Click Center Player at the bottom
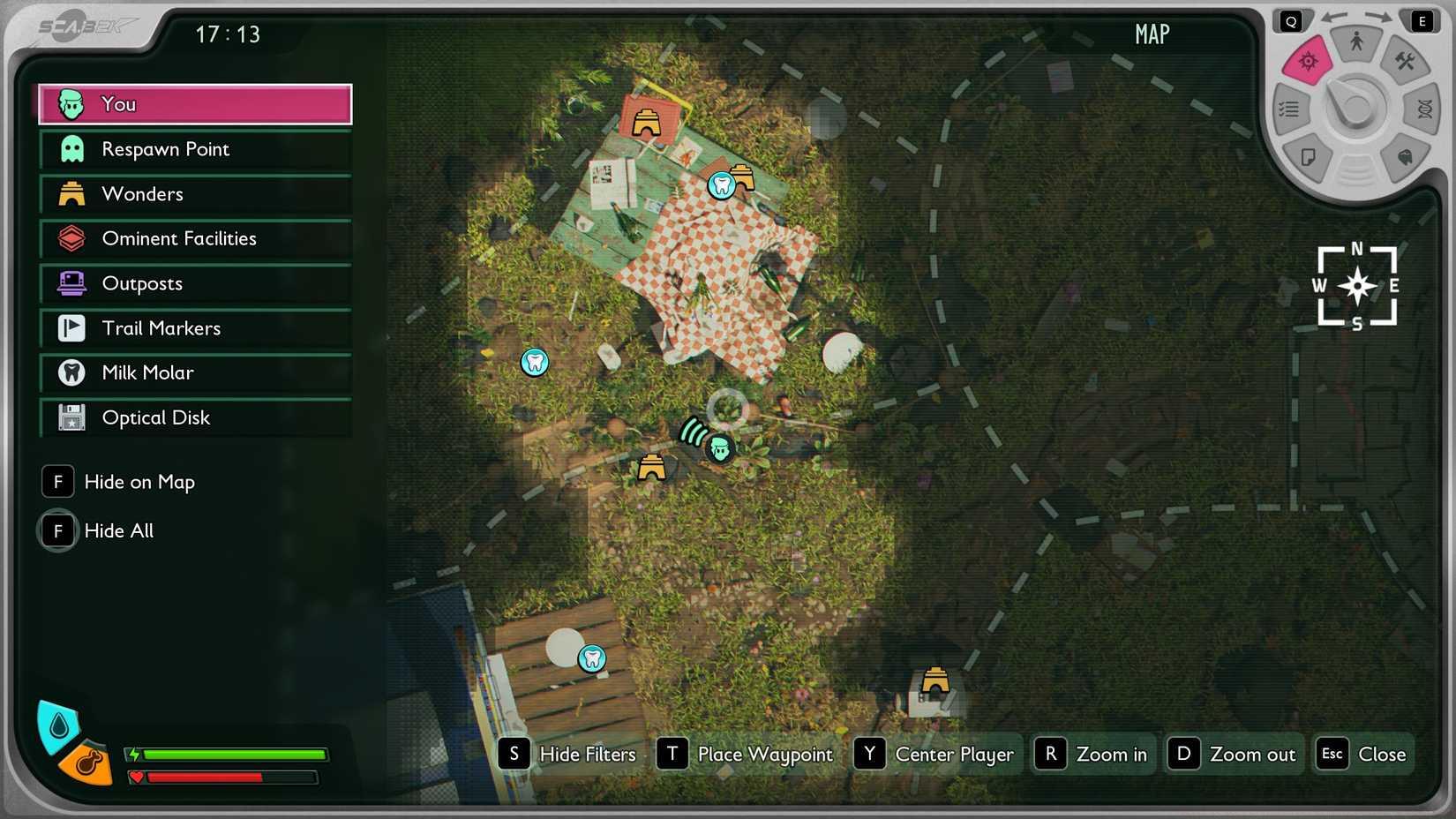 coord(954,754)
